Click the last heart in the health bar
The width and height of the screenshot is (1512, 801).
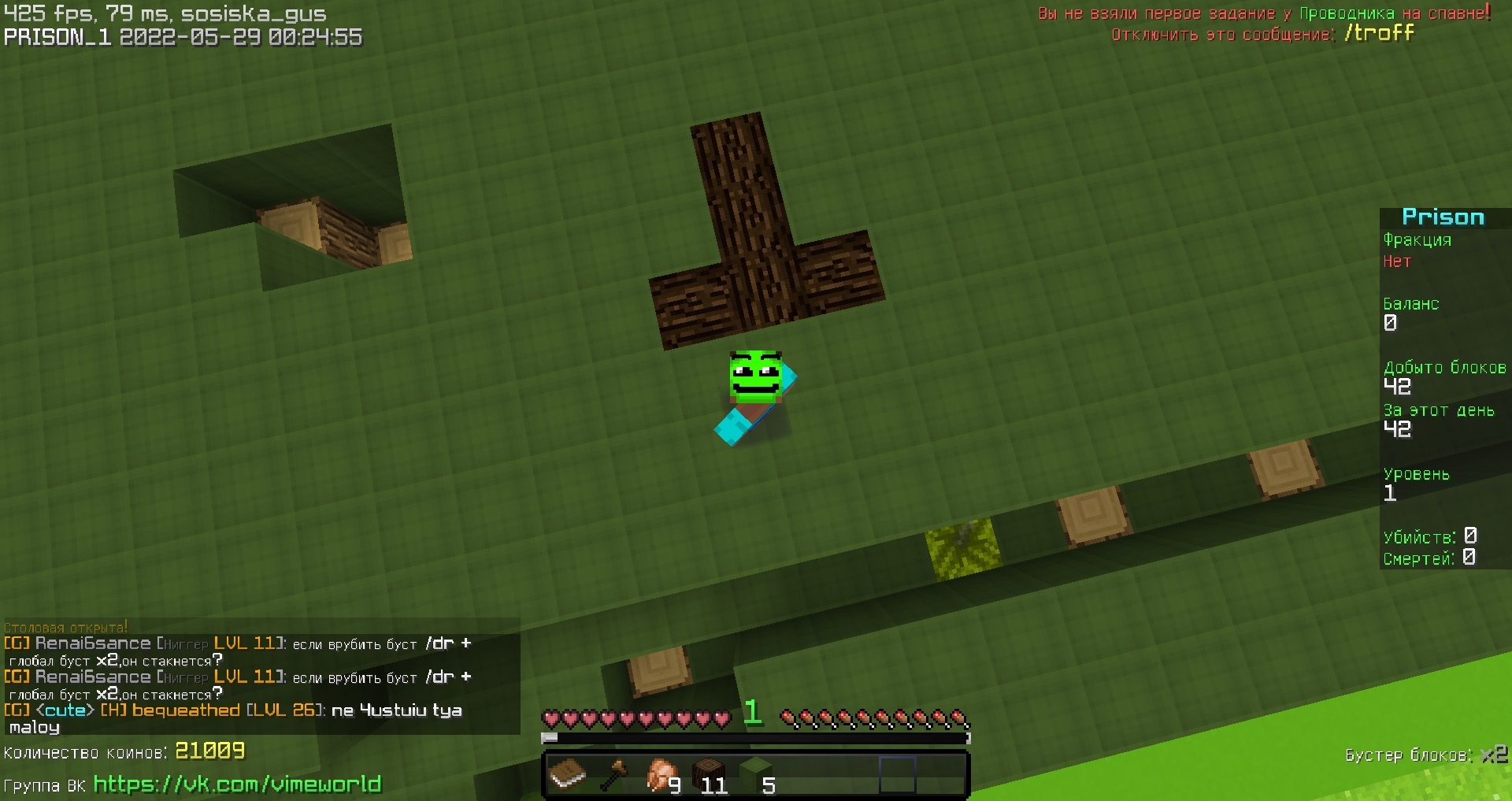pyautogui.click(x=723, y=718)
